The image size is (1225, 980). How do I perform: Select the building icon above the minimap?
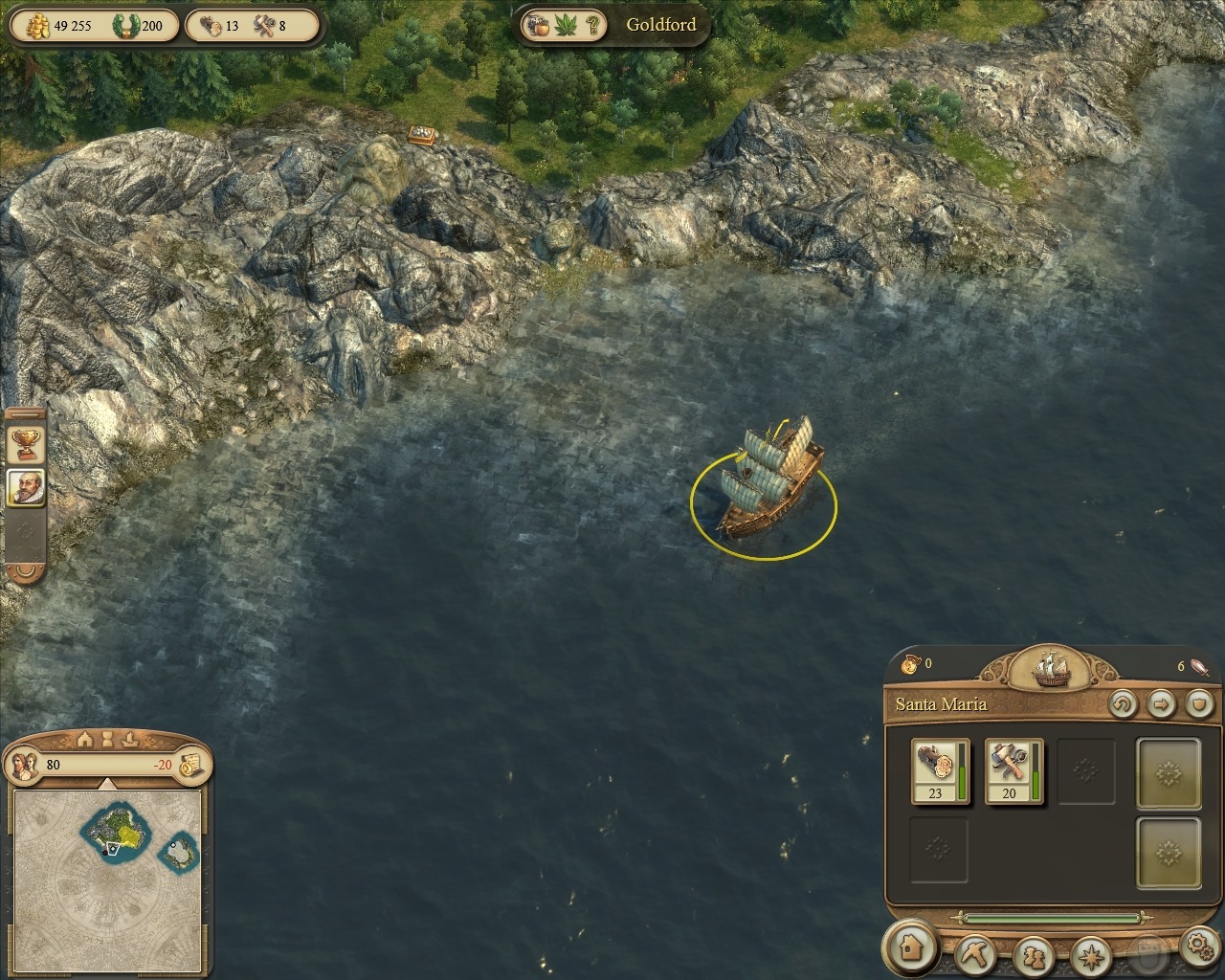point(84,739)
